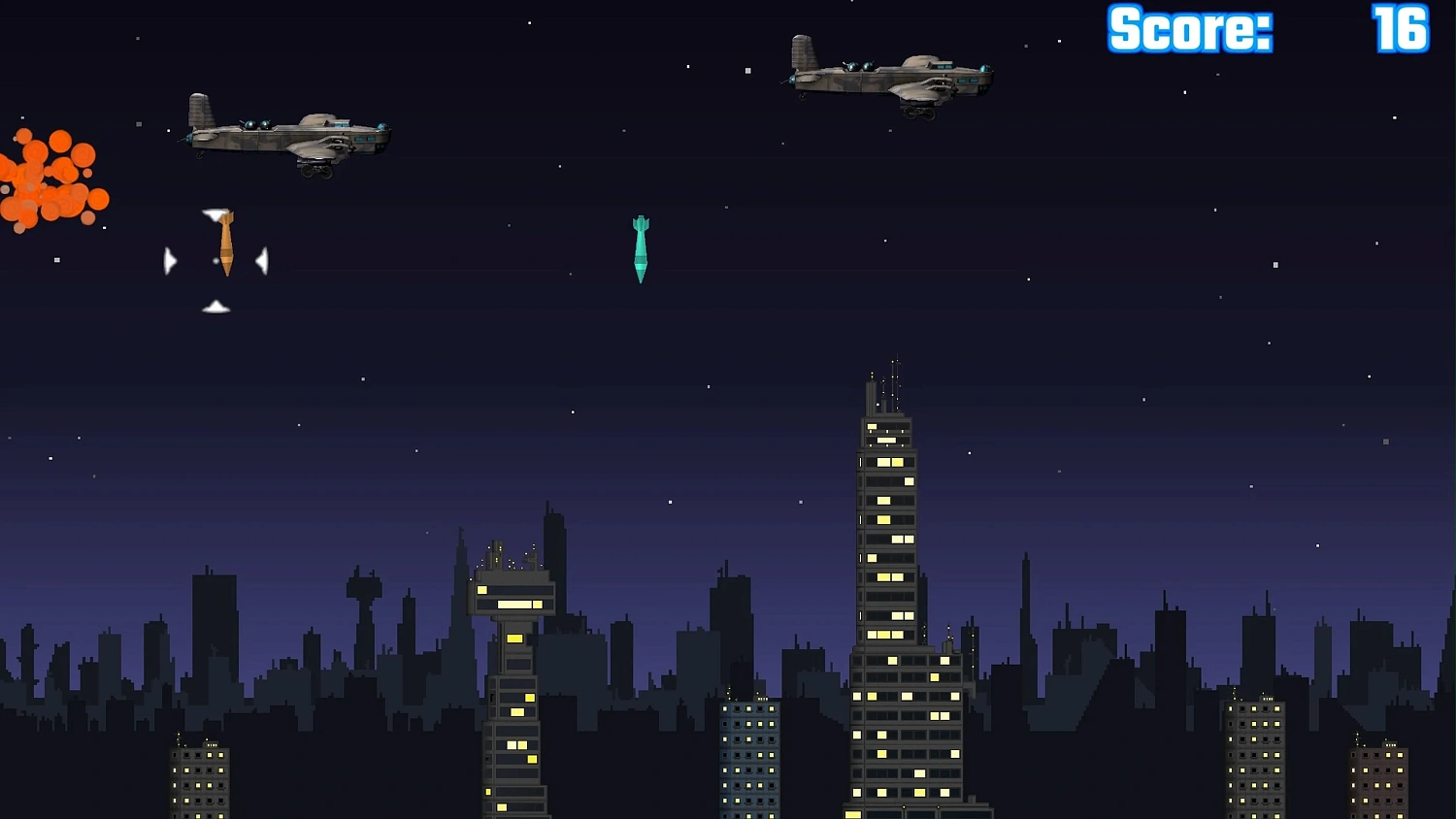Click the top directional arrow above the bomb

215,213
